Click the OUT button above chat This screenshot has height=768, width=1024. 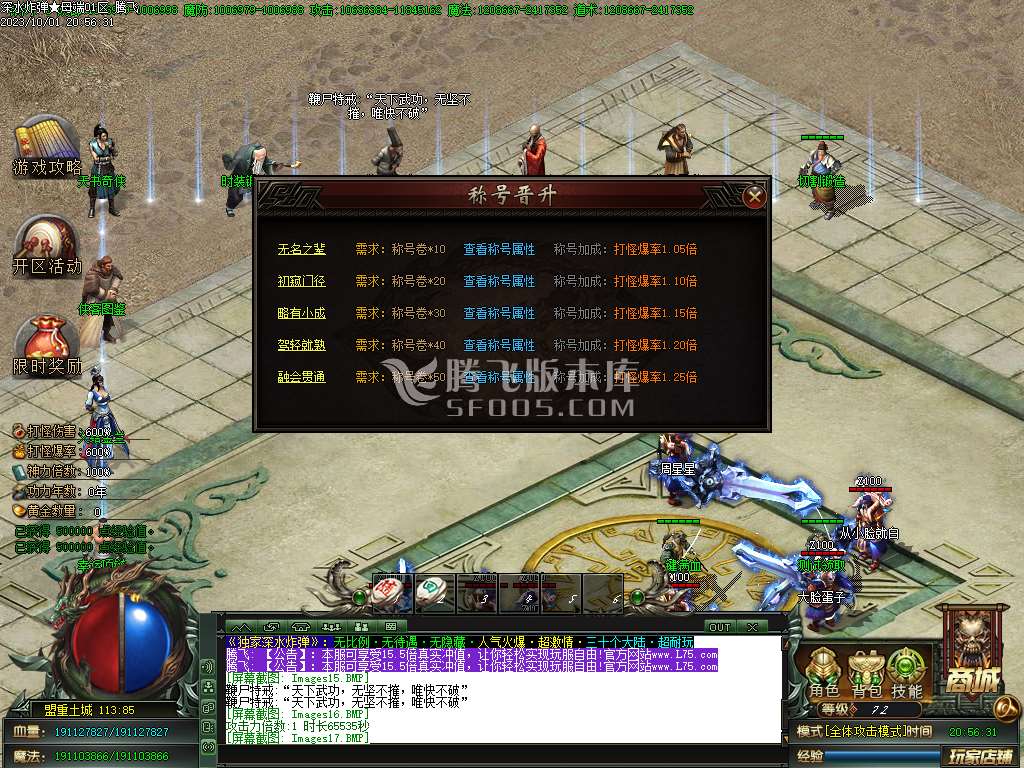pos(718,627)
